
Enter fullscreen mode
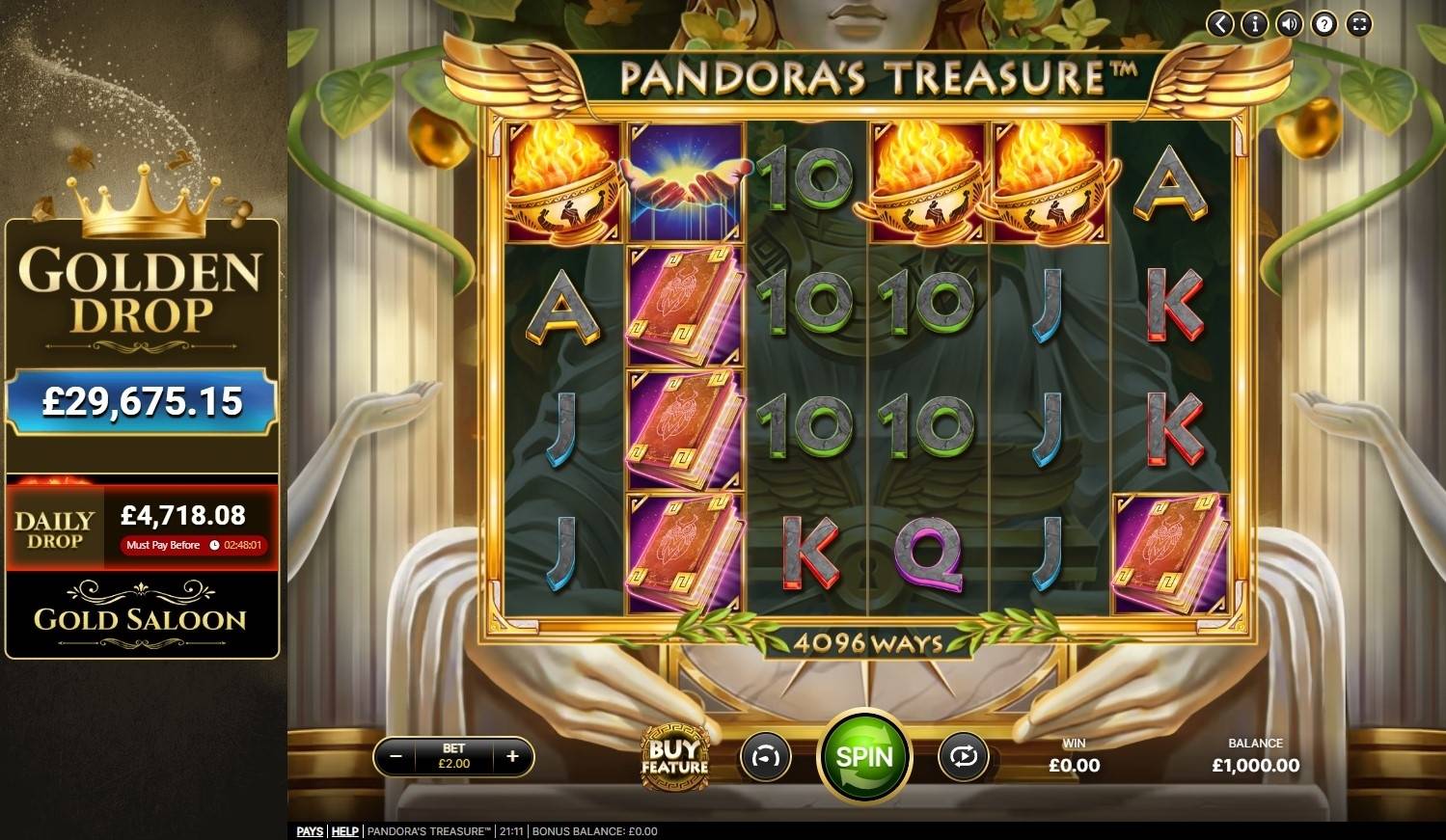1359,24
